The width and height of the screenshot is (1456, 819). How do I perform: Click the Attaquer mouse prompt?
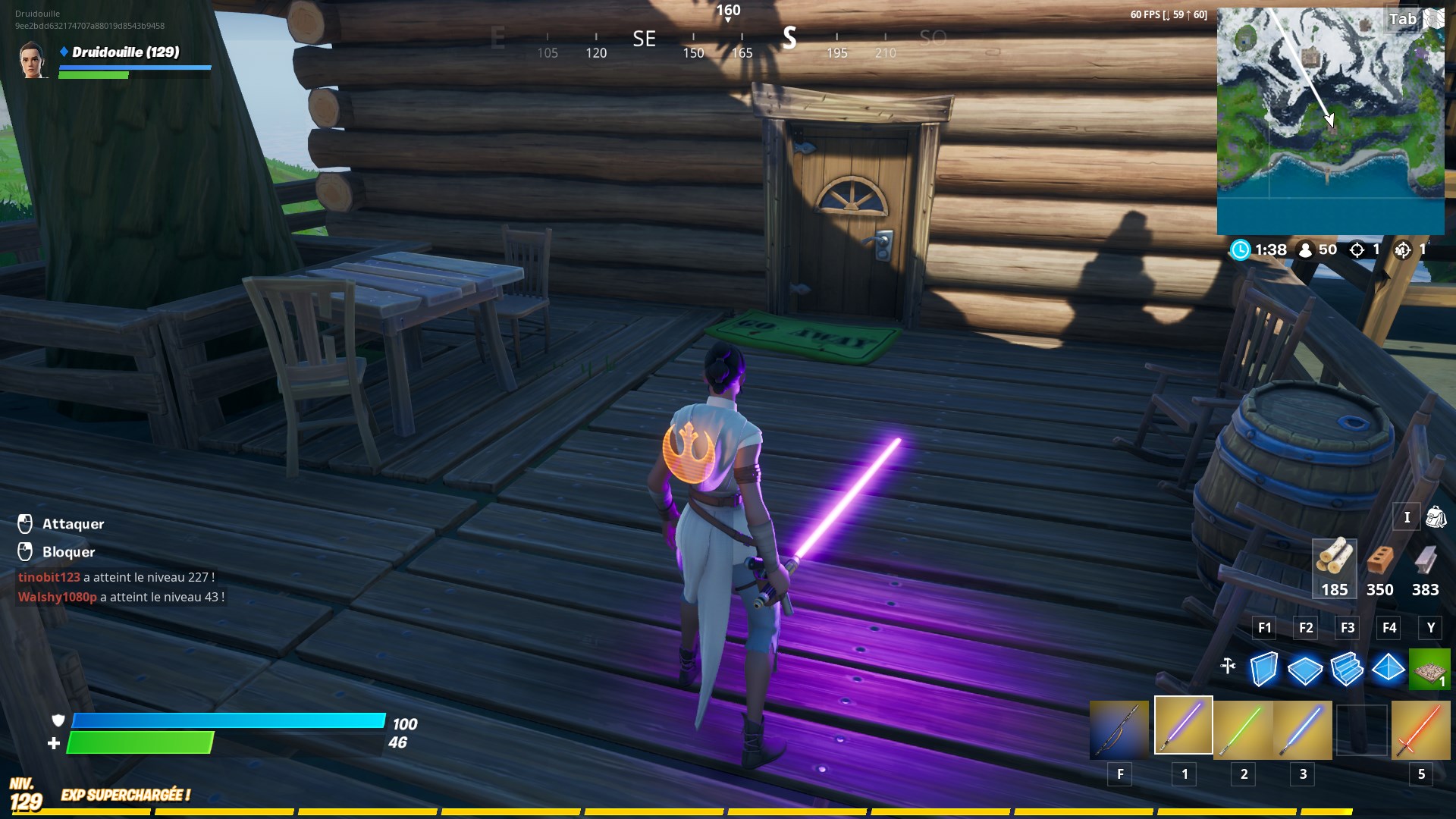[x=26, y=523]
